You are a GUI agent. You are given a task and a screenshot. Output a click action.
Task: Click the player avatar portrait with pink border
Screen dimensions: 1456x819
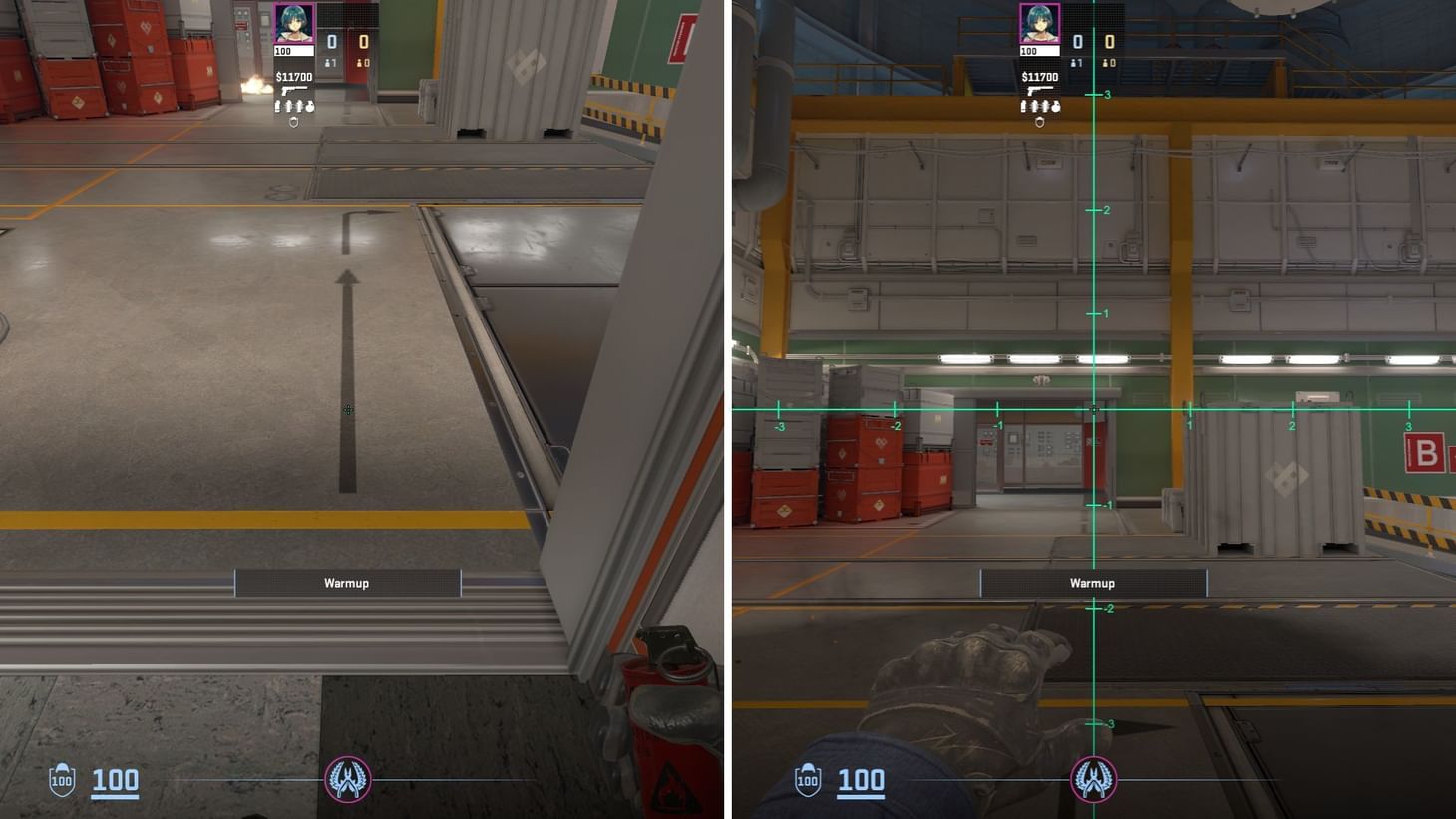point(293,24)
